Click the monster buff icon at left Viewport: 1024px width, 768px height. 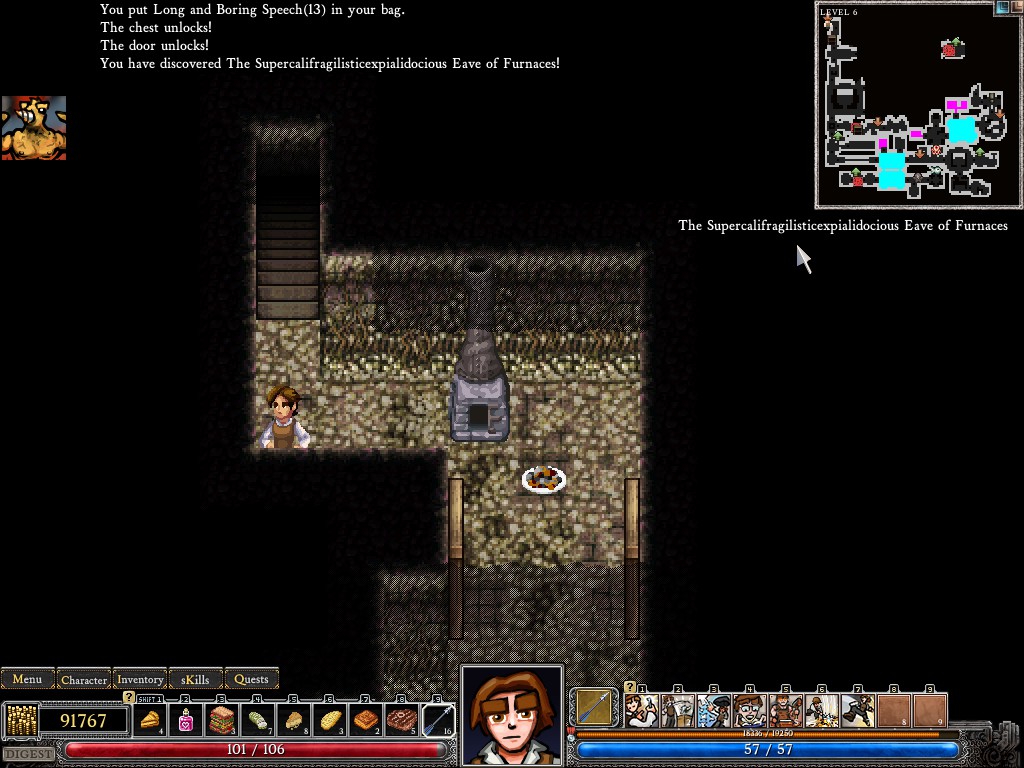(x=33, y=127)
